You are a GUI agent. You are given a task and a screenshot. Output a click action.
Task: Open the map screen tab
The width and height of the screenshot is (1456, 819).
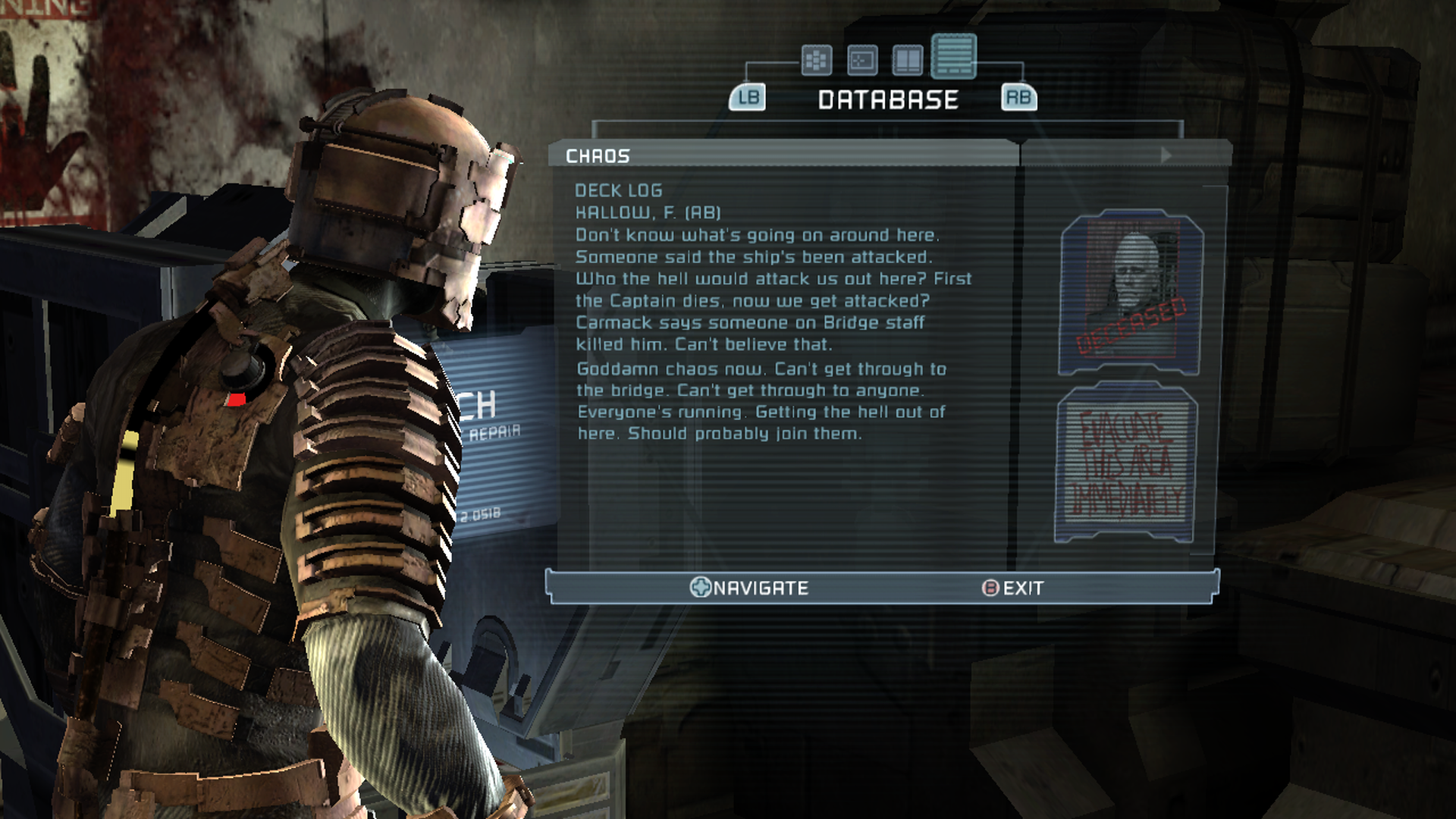862,60
